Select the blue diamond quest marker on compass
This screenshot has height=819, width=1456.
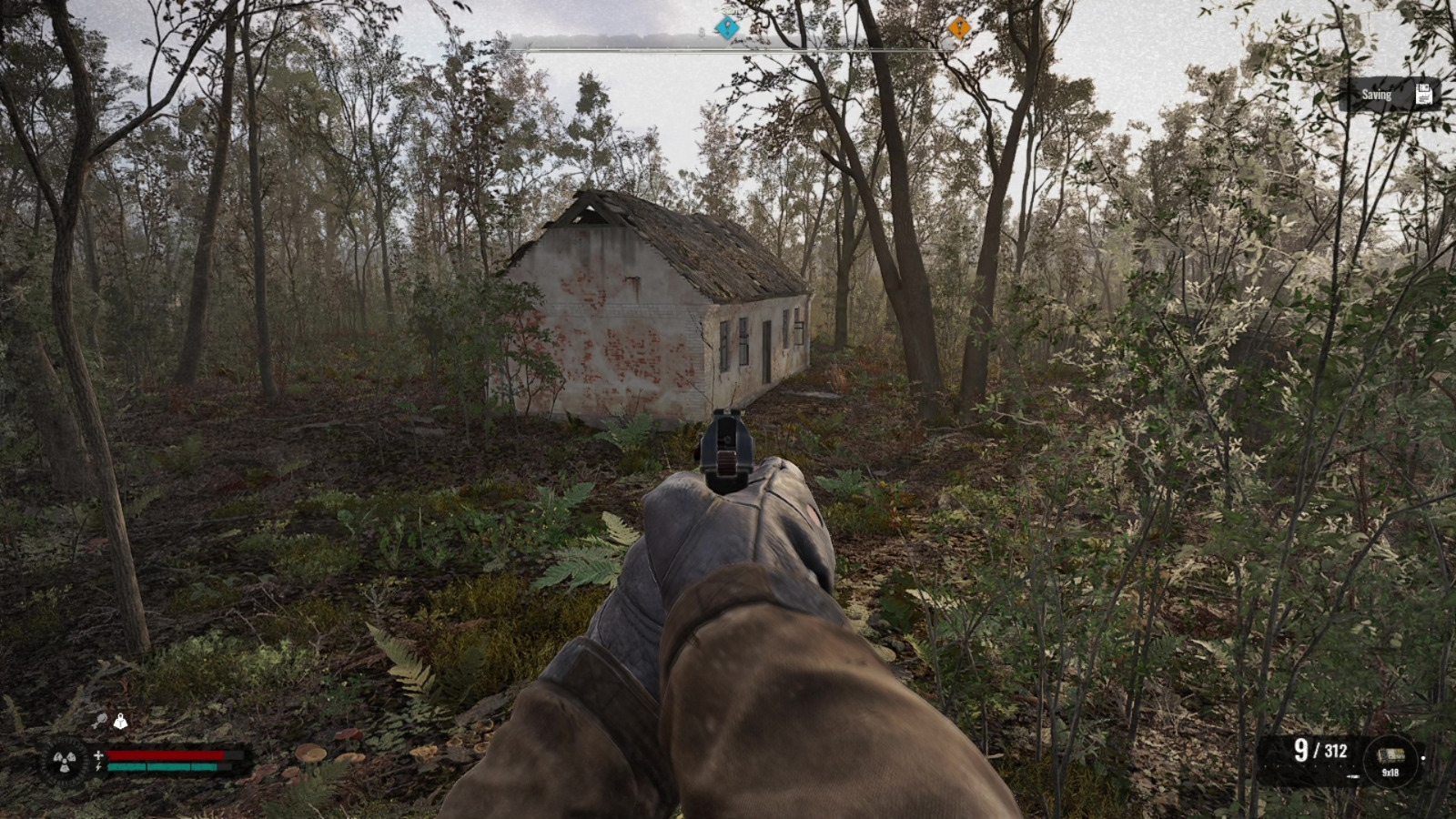(x=726, y=28)
